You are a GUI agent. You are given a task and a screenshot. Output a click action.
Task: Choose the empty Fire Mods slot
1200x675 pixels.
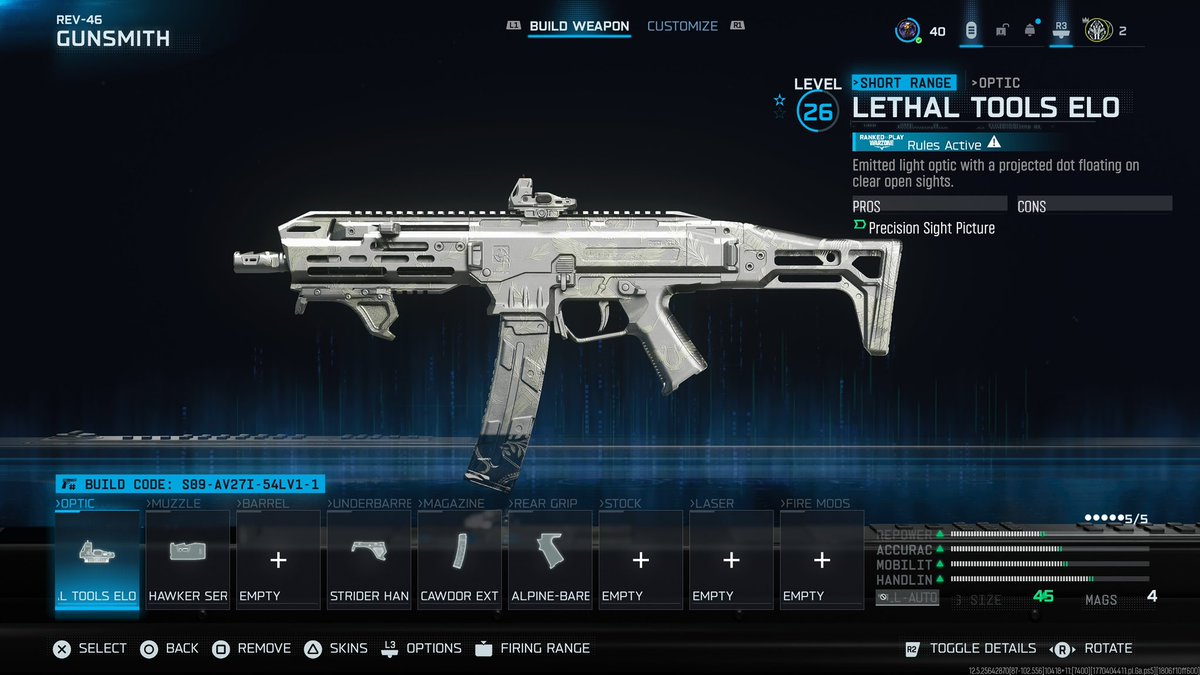pyautogui.click(x=822, y=559)
